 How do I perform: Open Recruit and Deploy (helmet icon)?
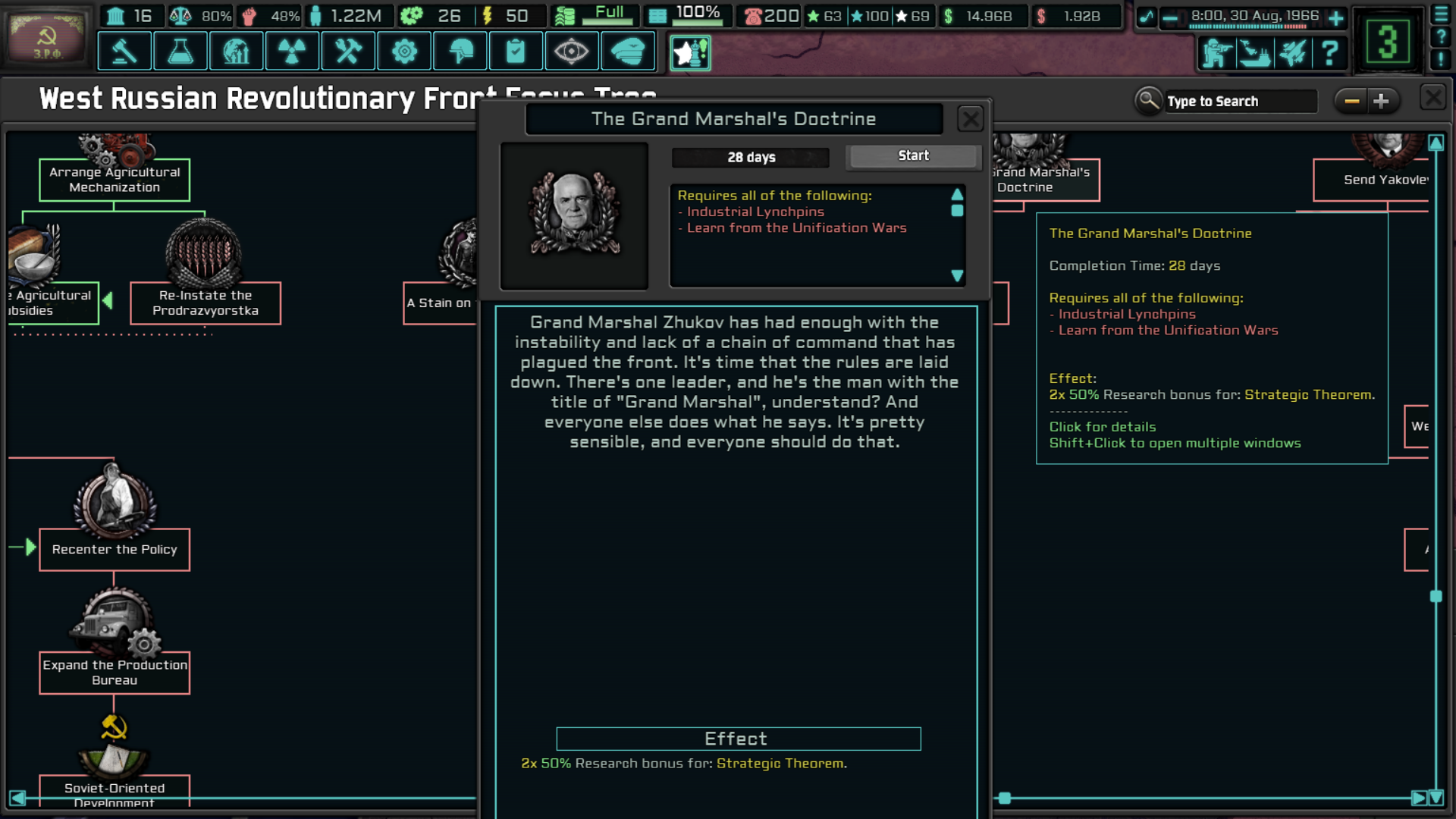460,51
